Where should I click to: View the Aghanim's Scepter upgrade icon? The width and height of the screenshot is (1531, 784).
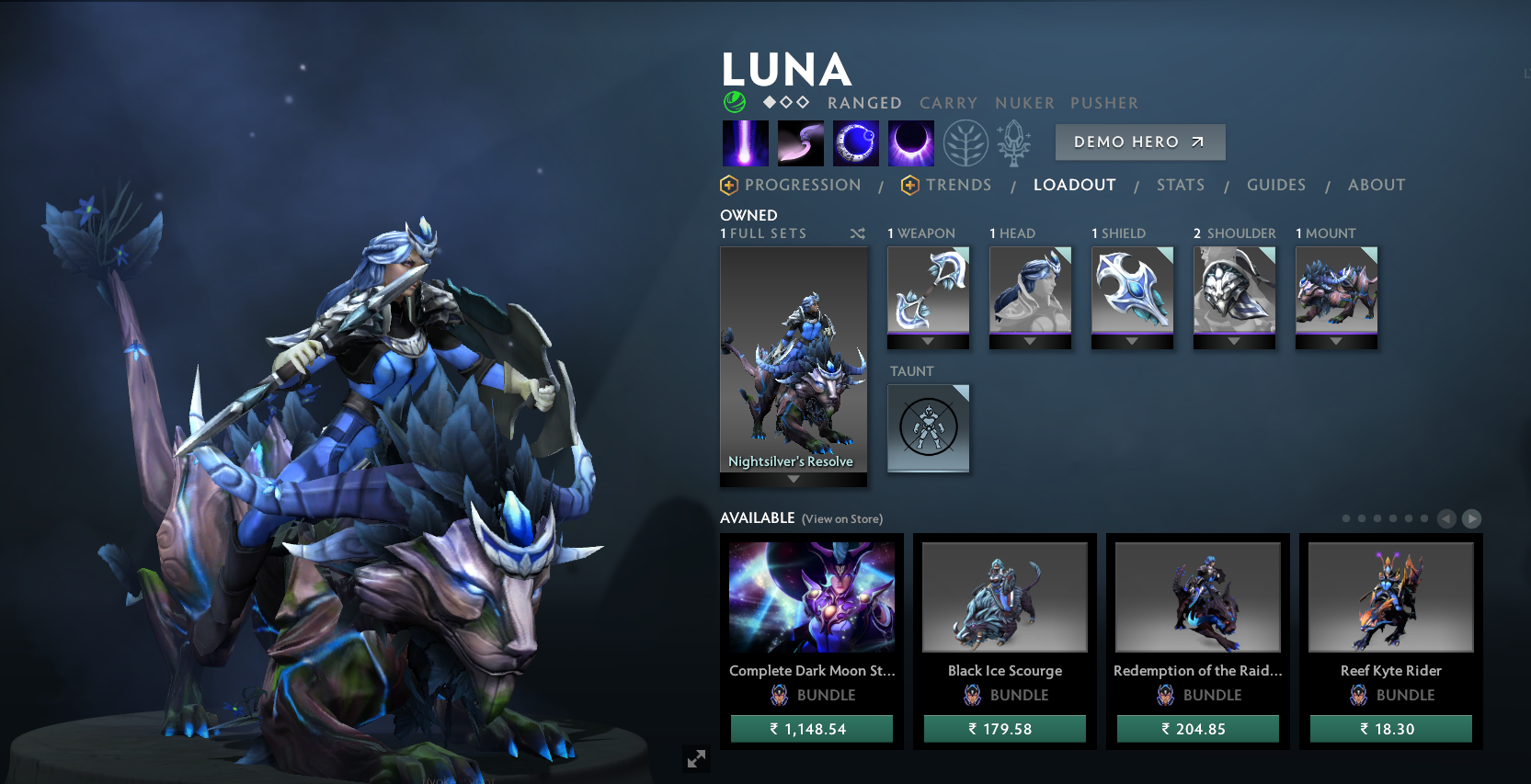pos(1014,142)
